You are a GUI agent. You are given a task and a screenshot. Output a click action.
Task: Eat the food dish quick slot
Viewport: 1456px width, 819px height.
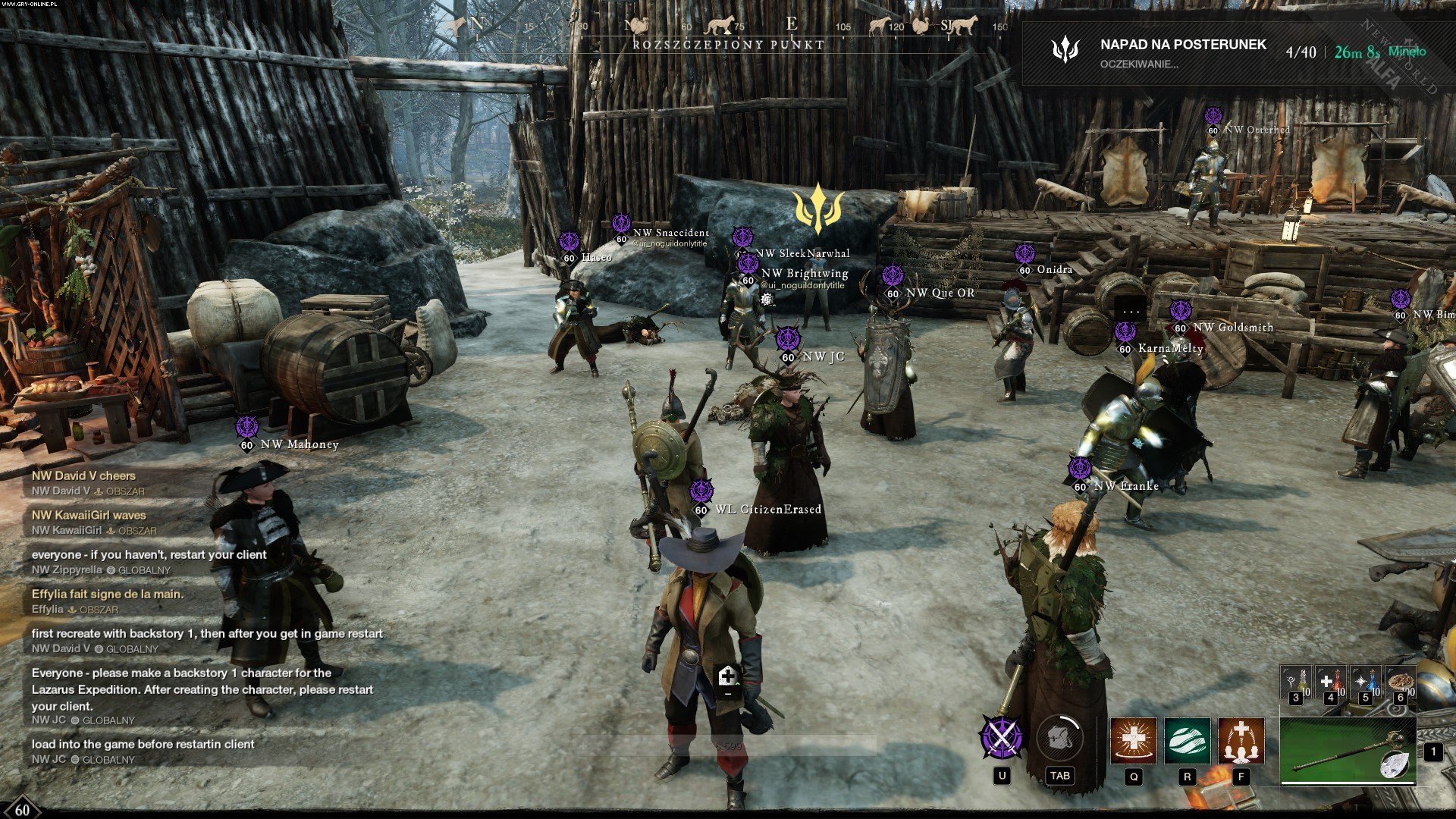pyautogui.click(x=1400, y=682)
